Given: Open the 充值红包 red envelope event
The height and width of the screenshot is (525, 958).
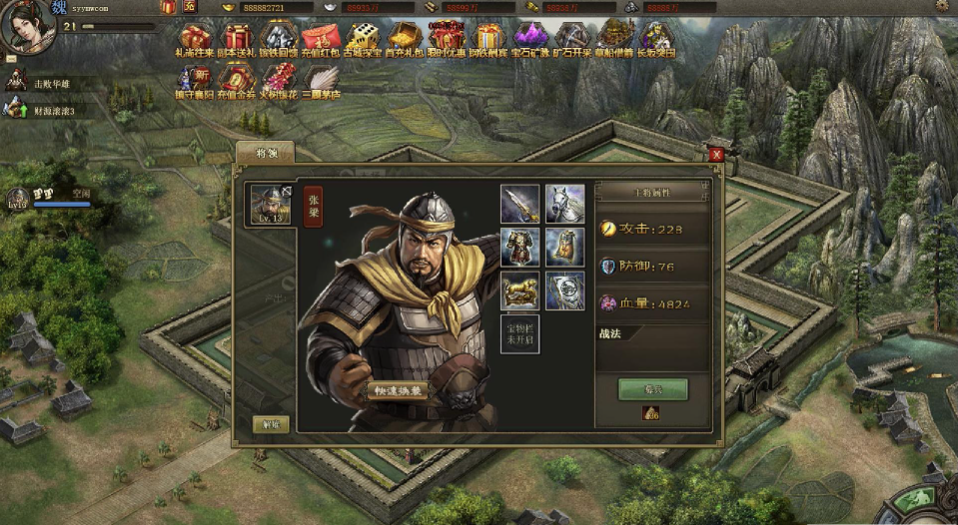Looking at the screenshot, I should pos(321,40).
